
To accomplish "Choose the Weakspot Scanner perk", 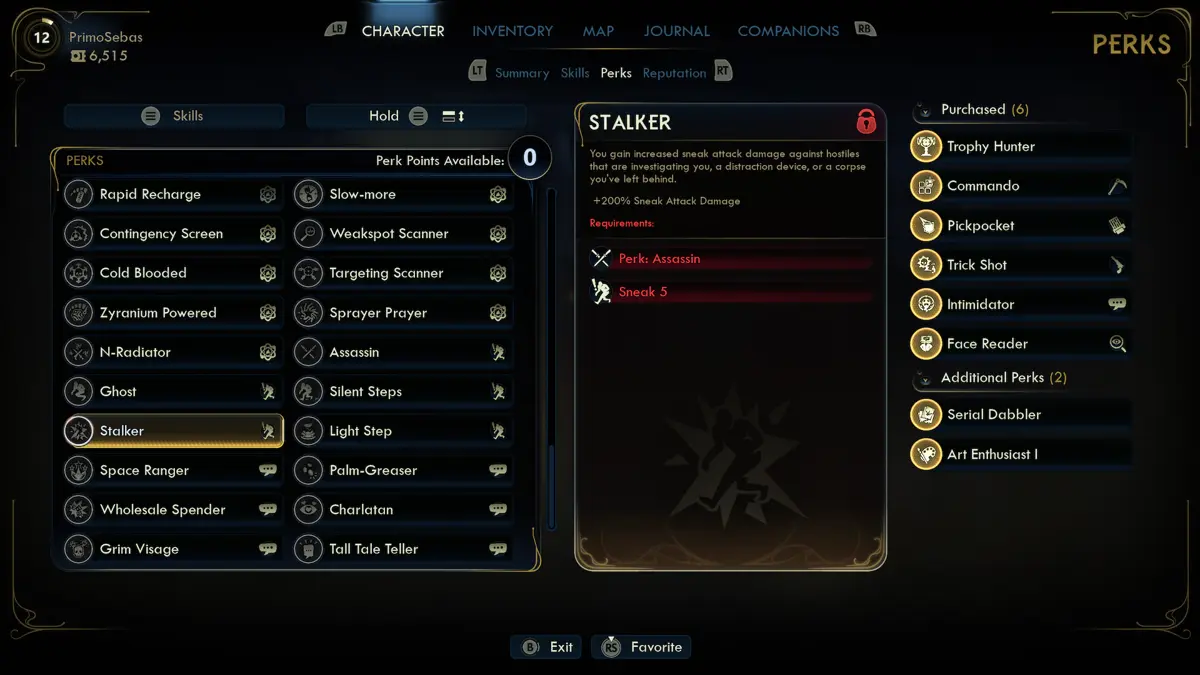I will 402,234.
